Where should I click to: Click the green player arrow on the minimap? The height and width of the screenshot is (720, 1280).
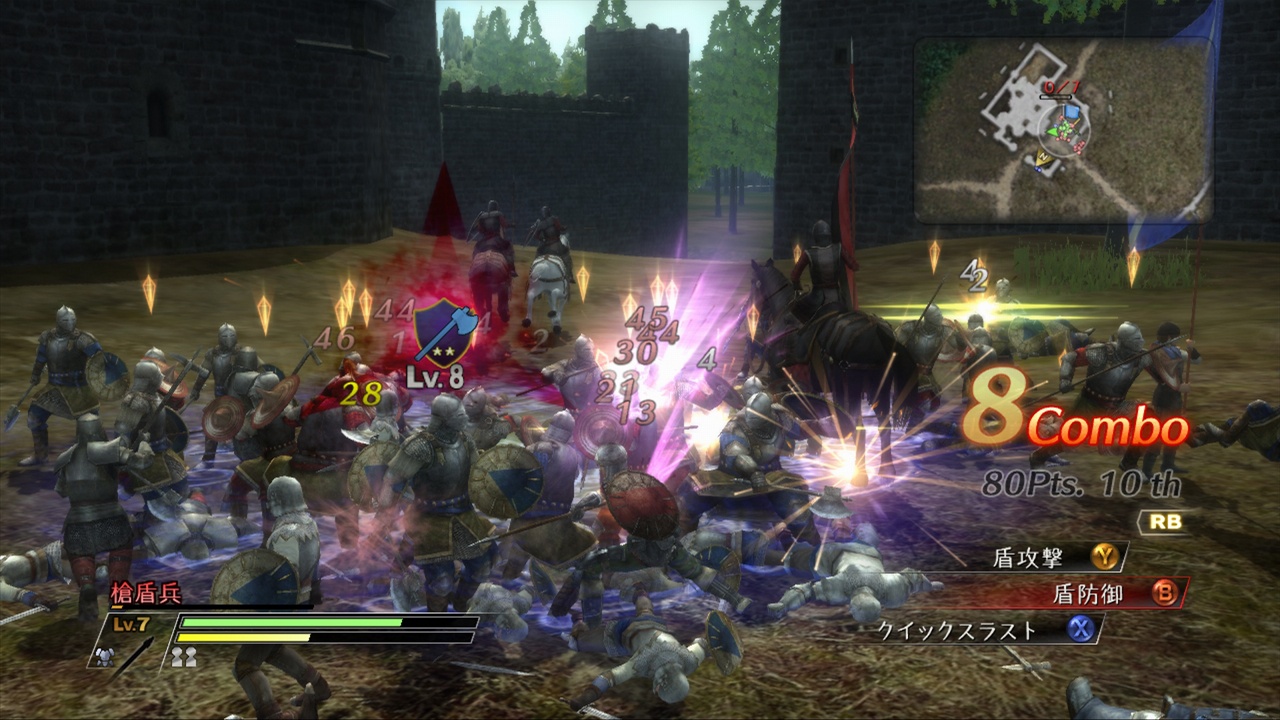pos(1051,131)
